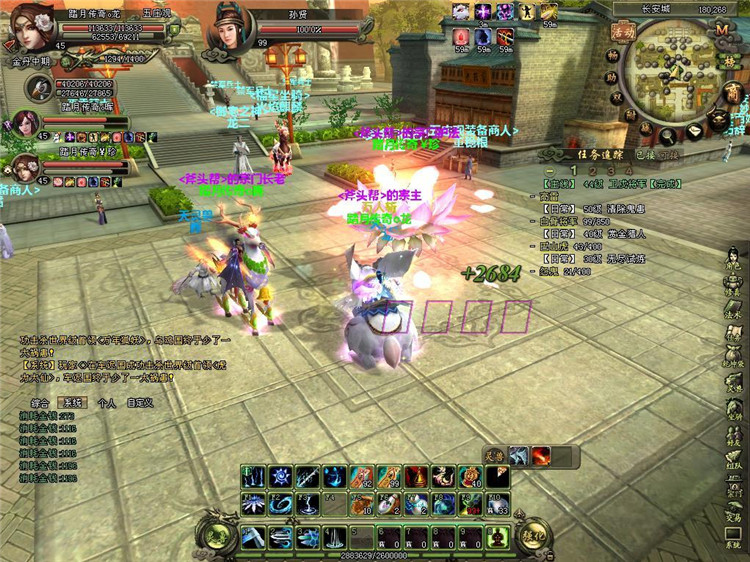Open the 自定义 custom chat tab
This screenshot has height=562, width=750.
(139, 402)
